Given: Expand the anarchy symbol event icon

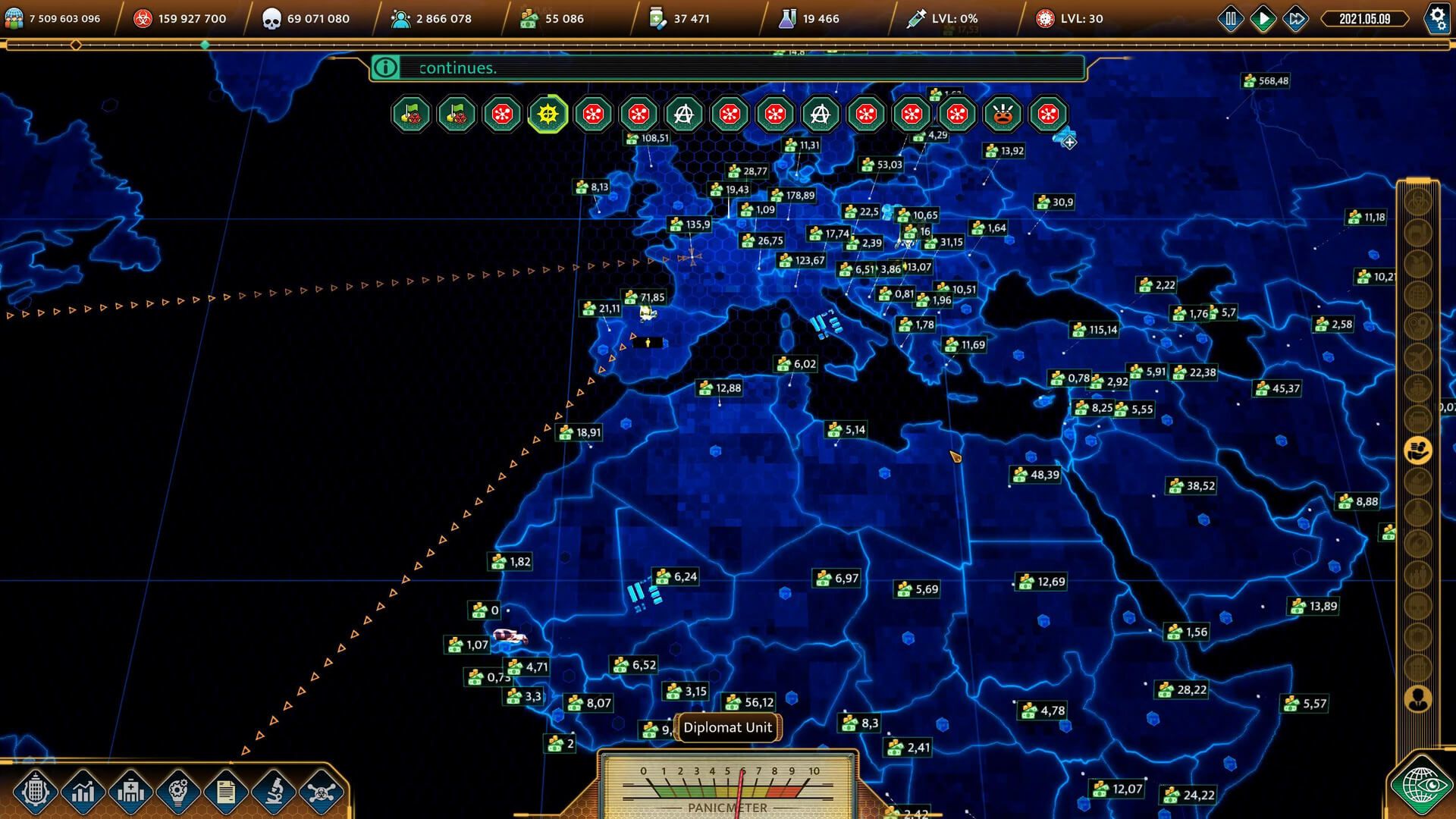Looking at the screenshot, I should click(x=685, y=115).
